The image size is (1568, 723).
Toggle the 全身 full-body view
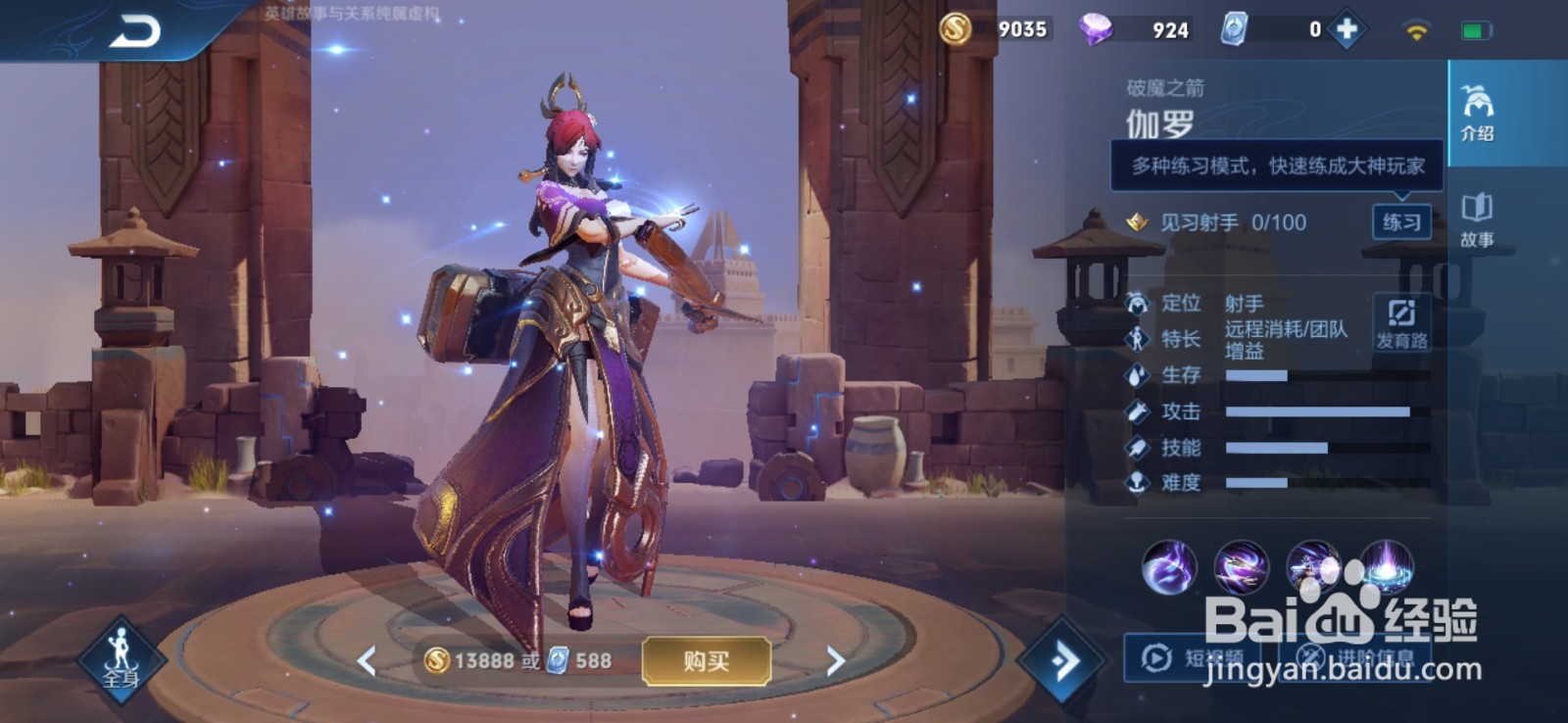click(121, 658)
